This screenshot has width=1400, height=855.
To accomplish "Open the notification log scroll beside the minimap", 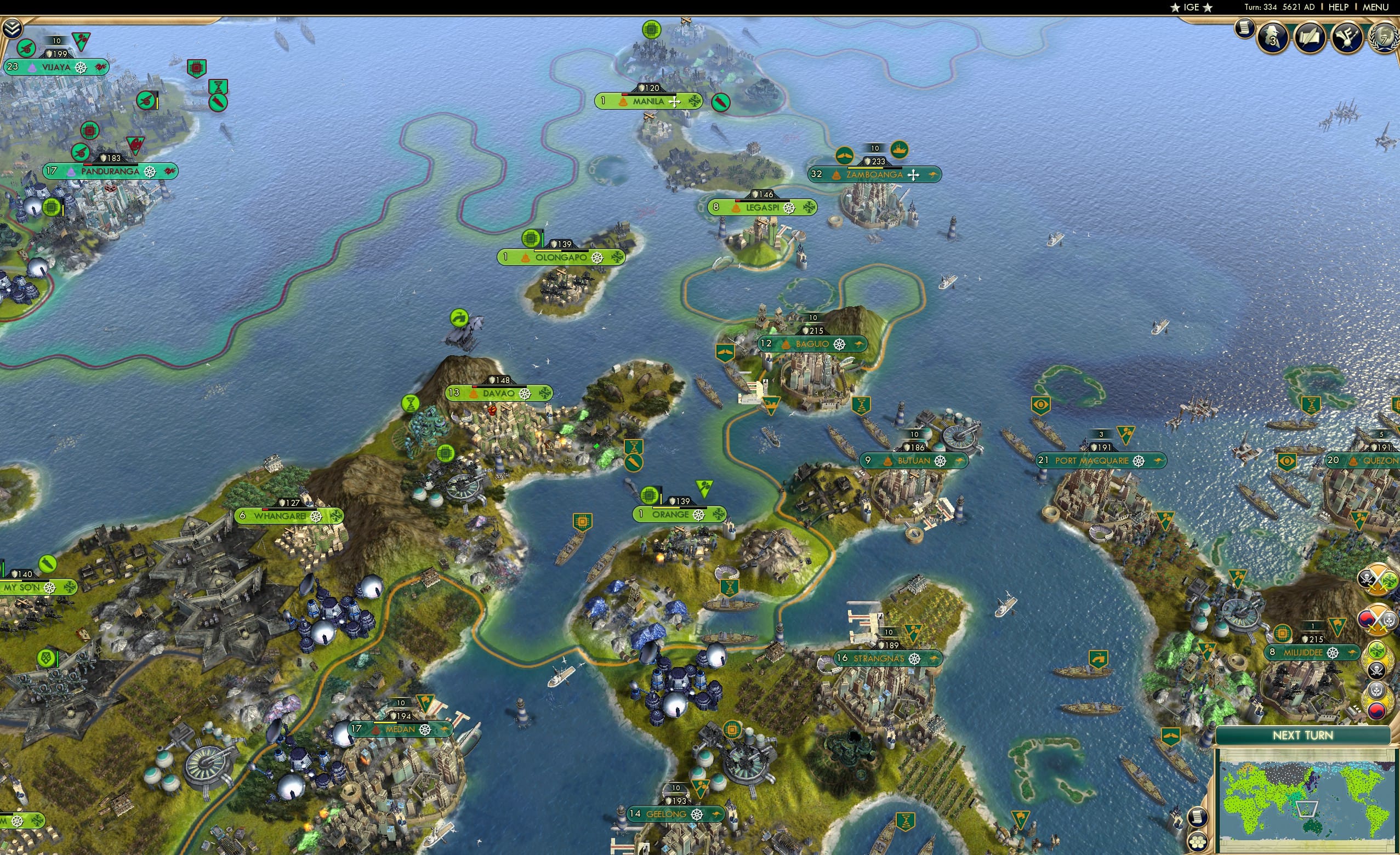I will pos(1198,818).
